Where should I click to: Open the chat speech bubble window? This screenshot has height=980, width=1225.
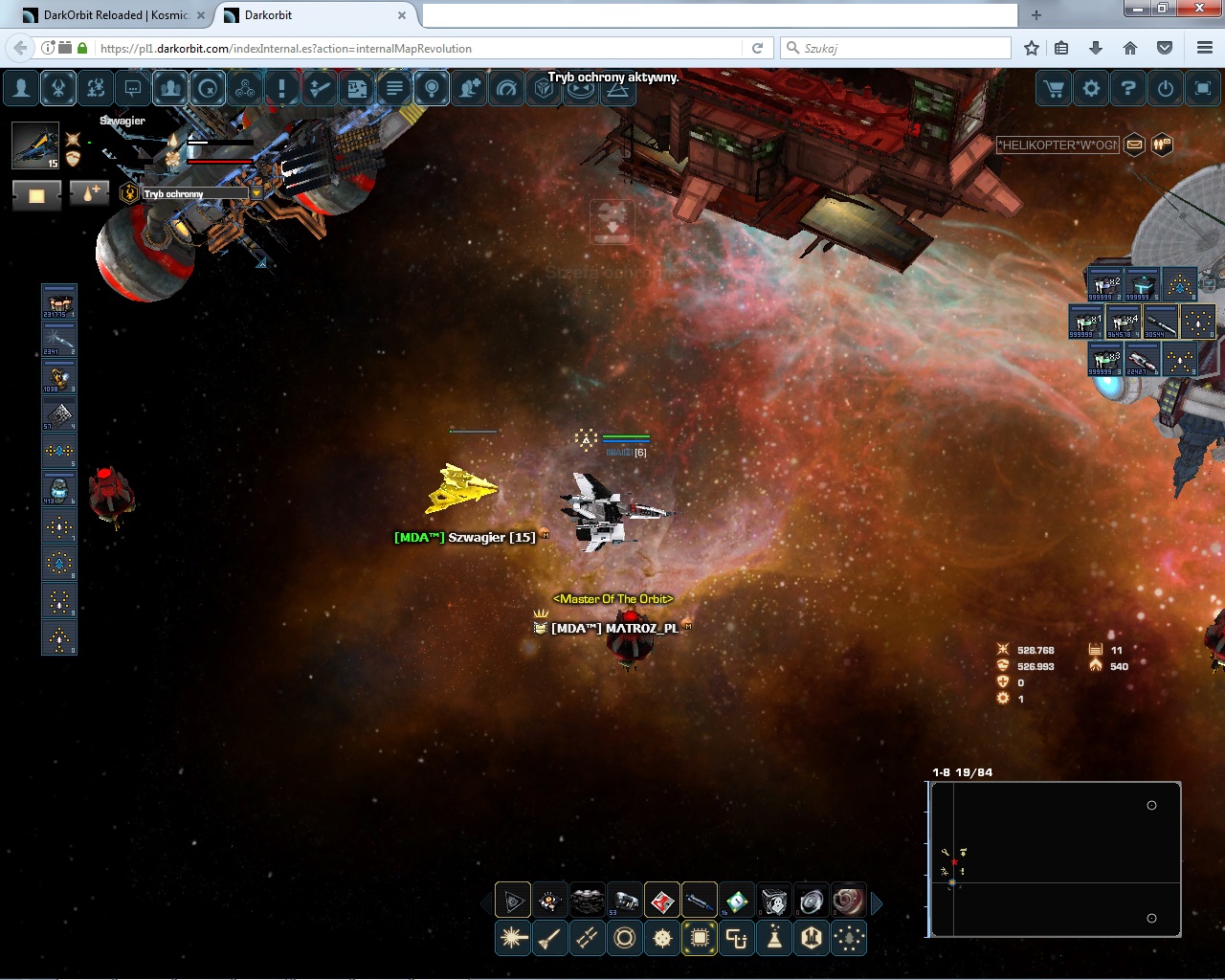click(x=133, y=89)
